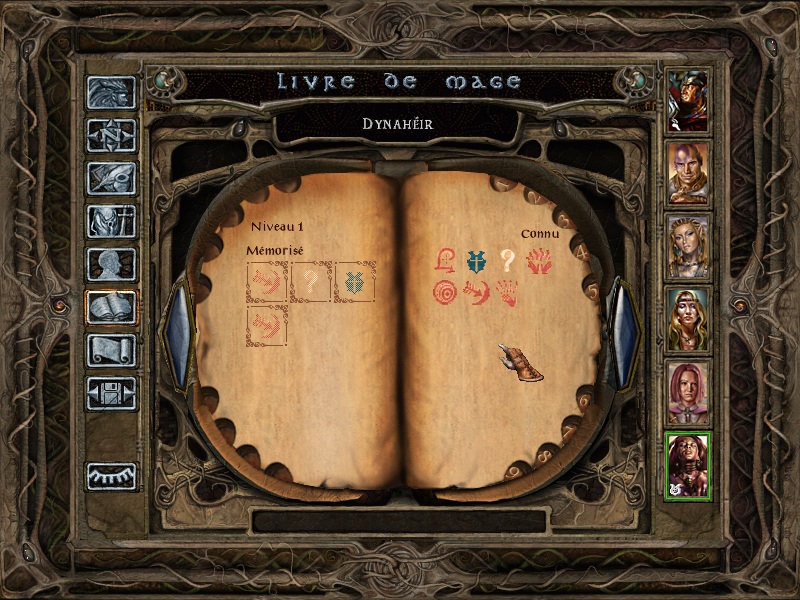Turn to the previous spell level with the left blue gem

(179, 333)
